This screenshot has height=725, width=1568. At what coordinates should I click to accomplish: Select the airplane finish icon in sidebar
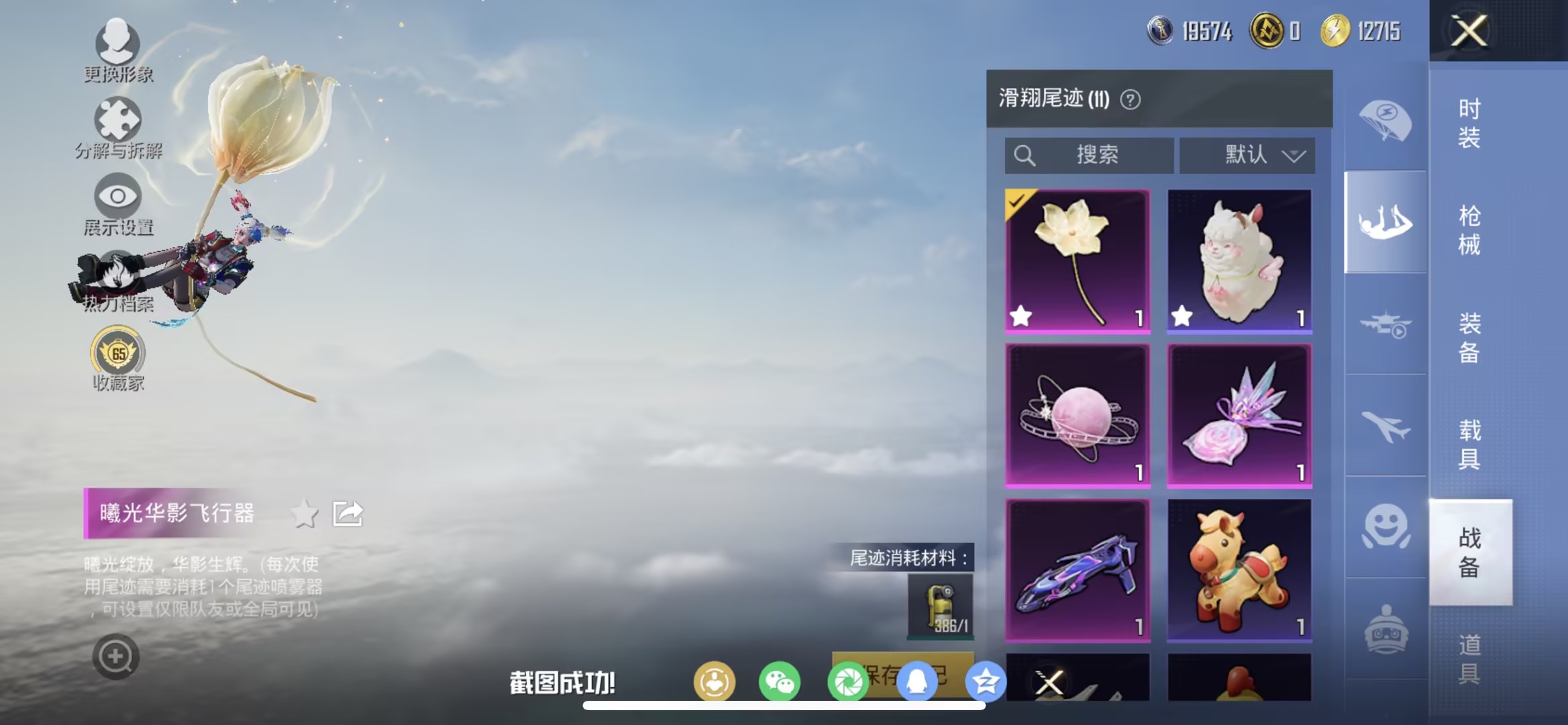(x=1385, y=426)
